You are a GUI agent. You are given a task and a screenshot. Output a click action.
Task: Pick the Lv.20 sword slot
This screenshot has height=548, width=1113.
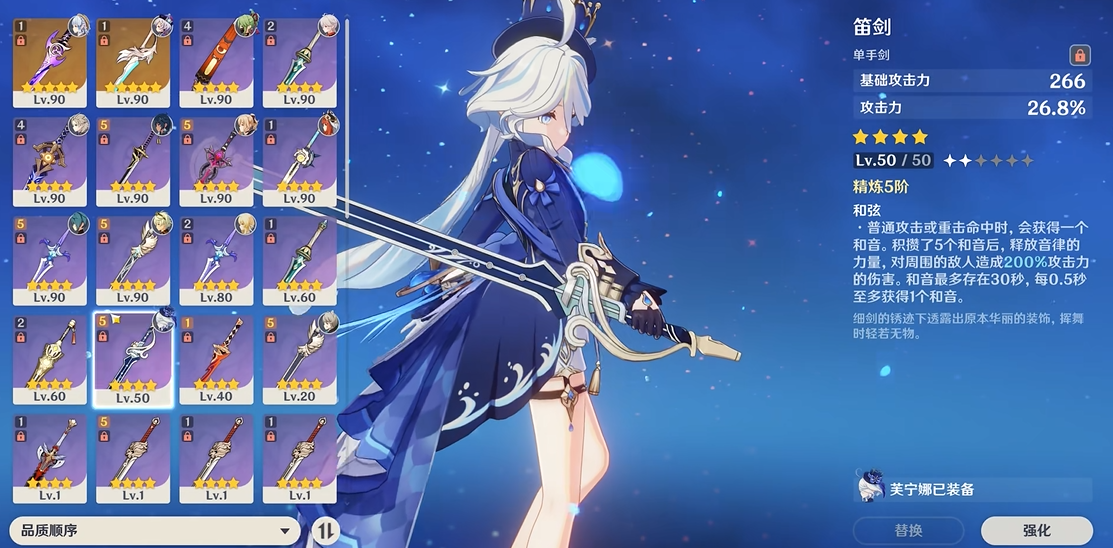coord(299,360)
